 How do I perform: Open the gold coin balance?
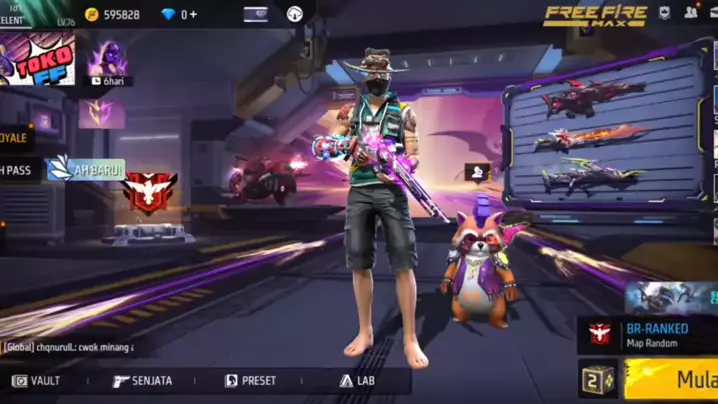(112, 14)
